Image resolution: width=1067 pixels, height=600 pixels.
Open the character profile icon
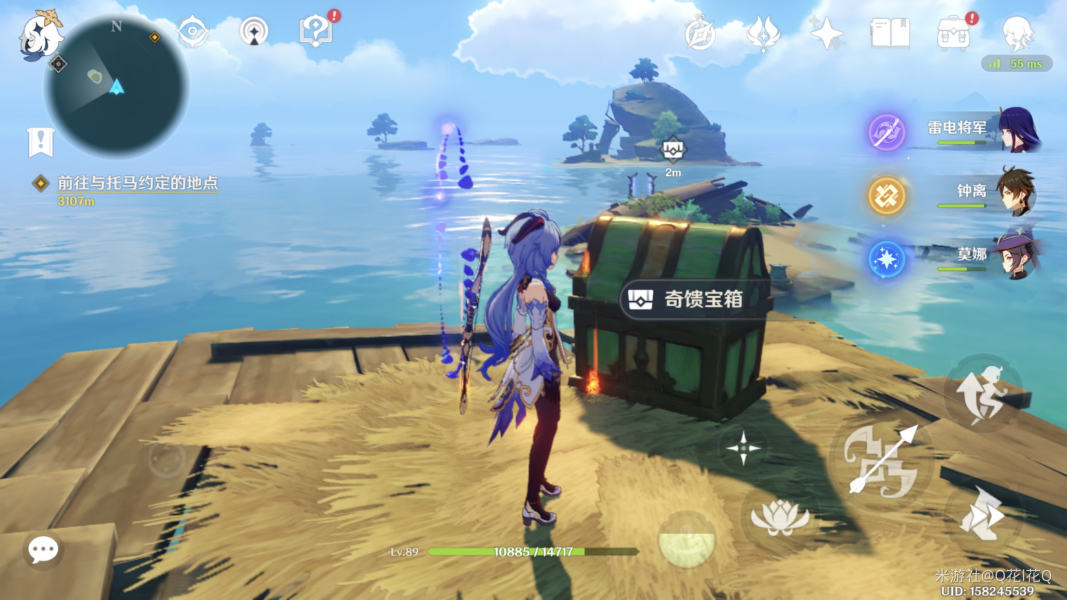coord(1018,33)
